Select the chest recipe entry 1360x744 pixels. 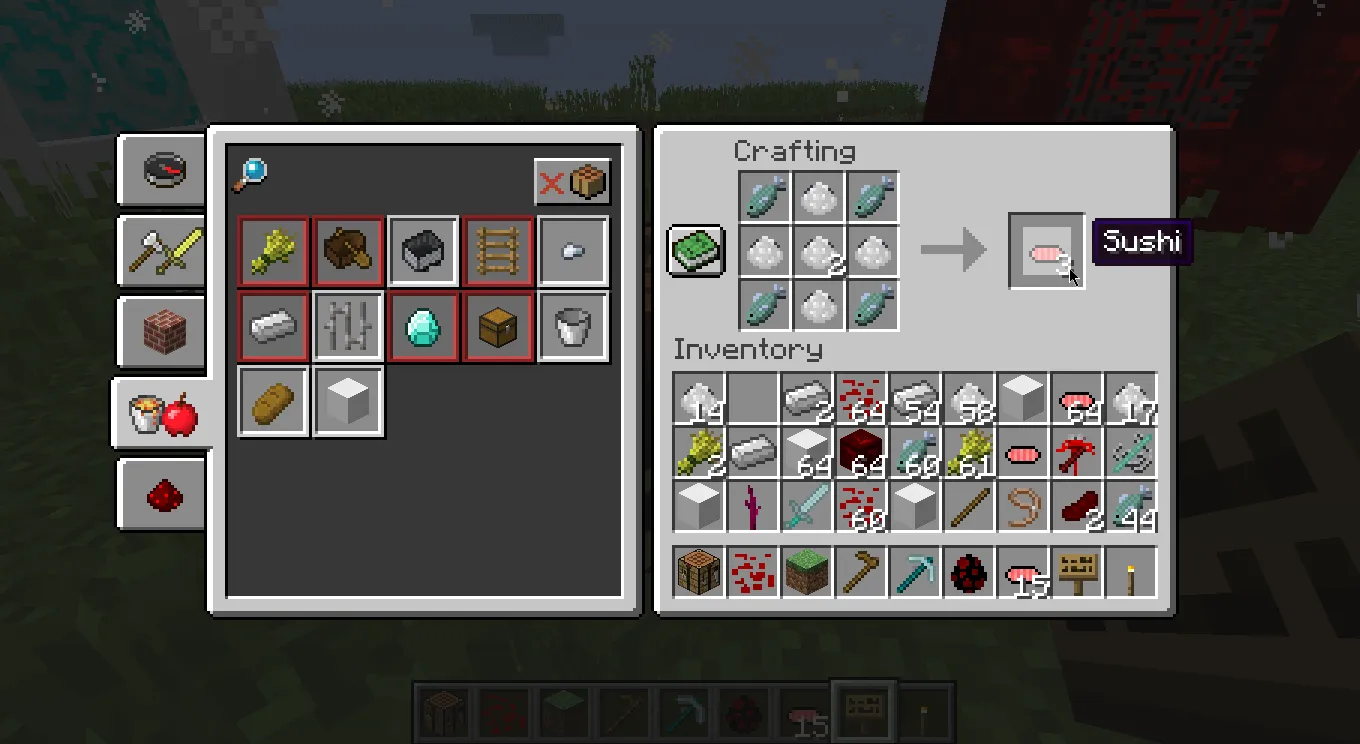click(x=498, y=327)
